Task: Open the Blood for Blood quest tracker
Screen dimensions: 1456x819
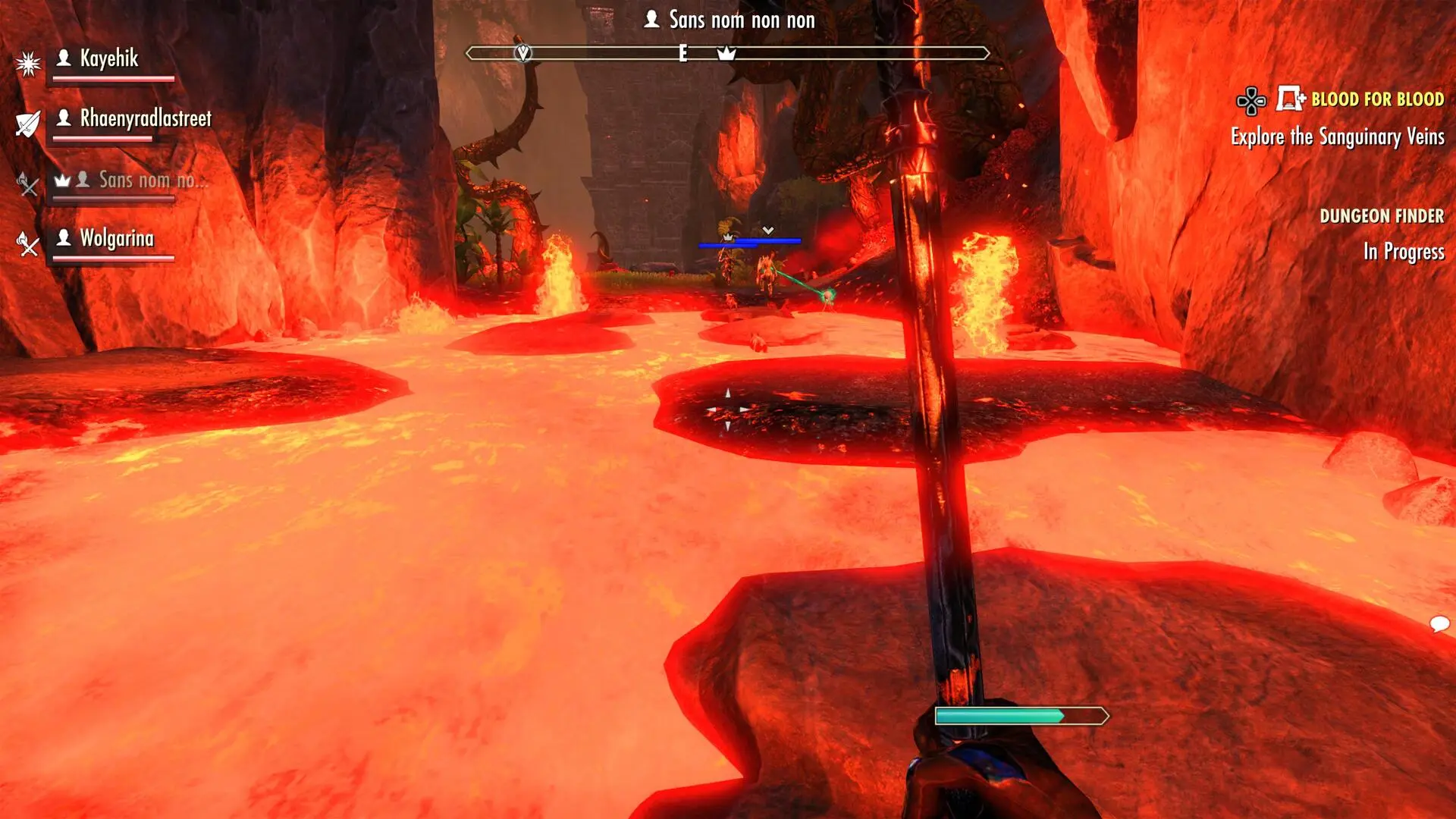Action: [x=1376, y=99]
